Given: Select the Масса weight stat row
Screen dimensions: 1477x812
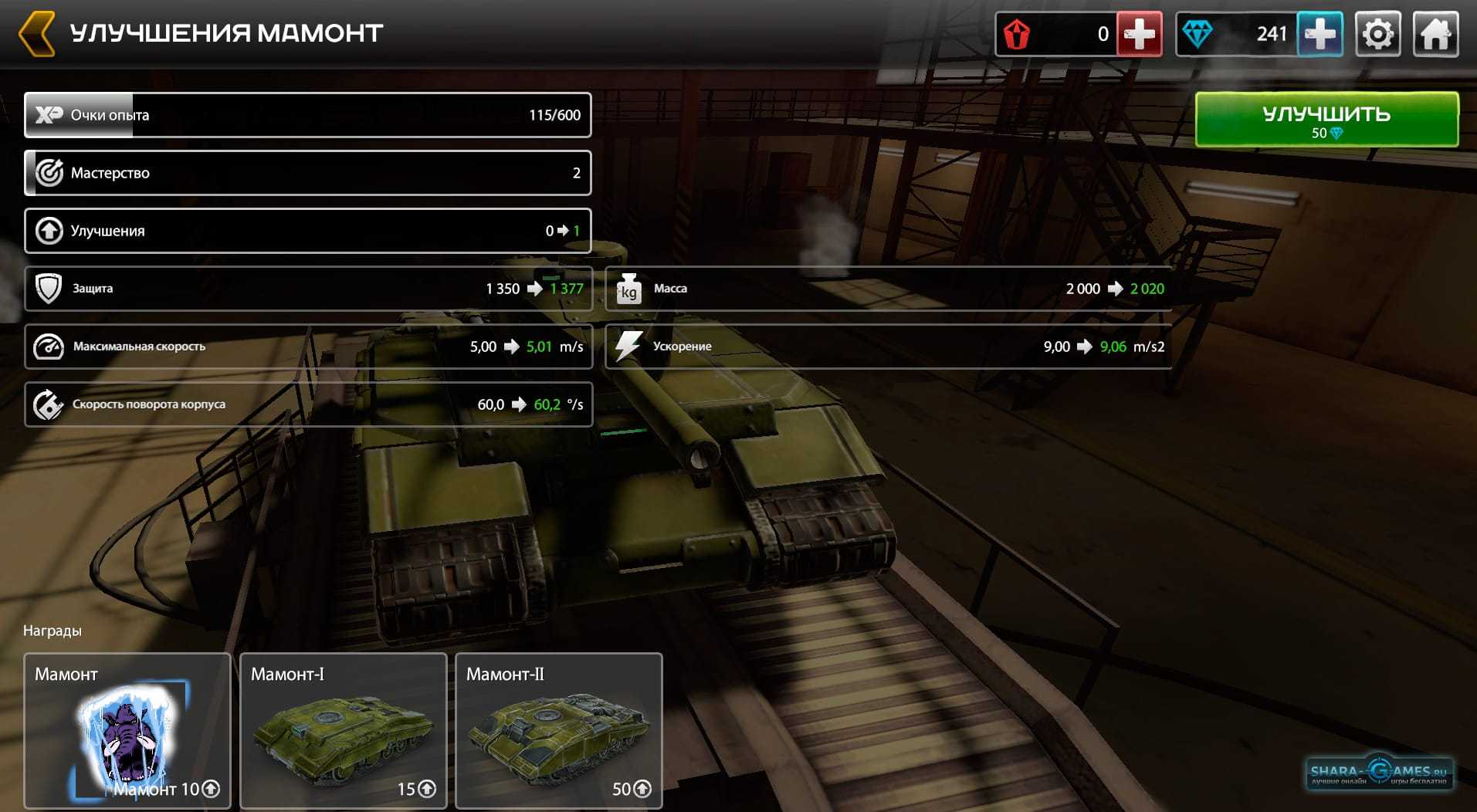Looking at the screenshot, I should pos(888,289).
